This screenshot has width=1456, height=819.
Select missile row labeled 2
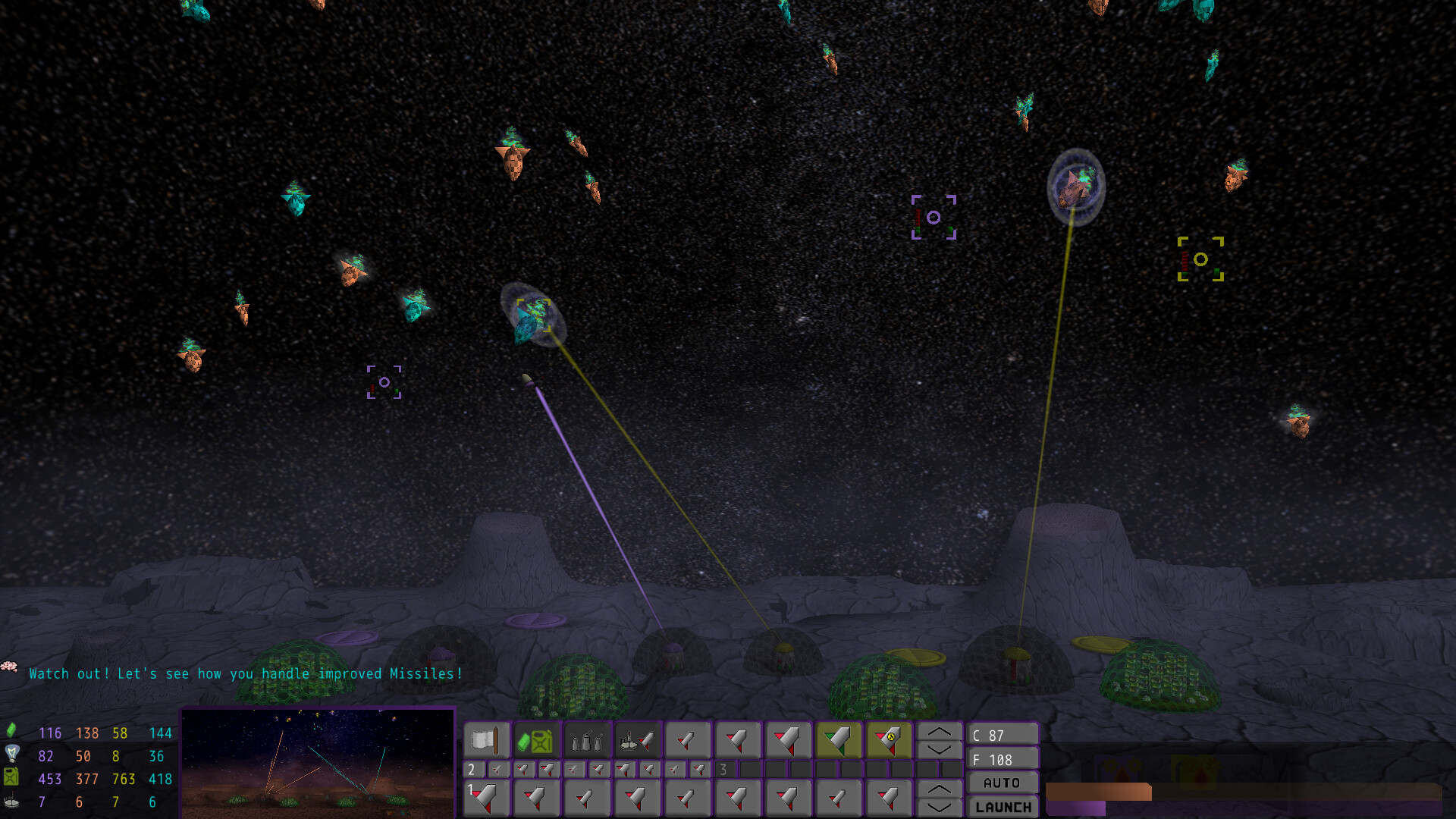tap(472, 769)
